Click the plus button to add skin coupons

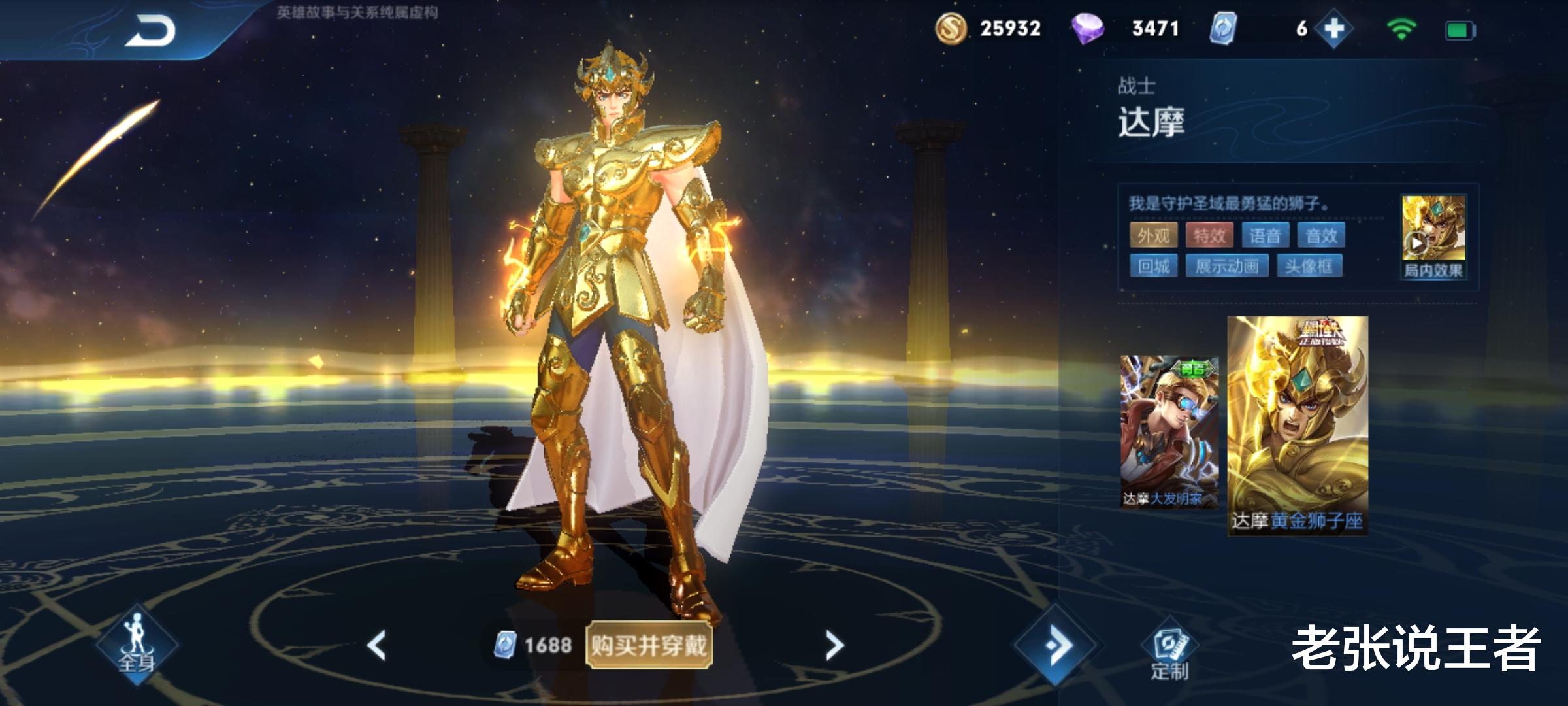coord(1333,29)
